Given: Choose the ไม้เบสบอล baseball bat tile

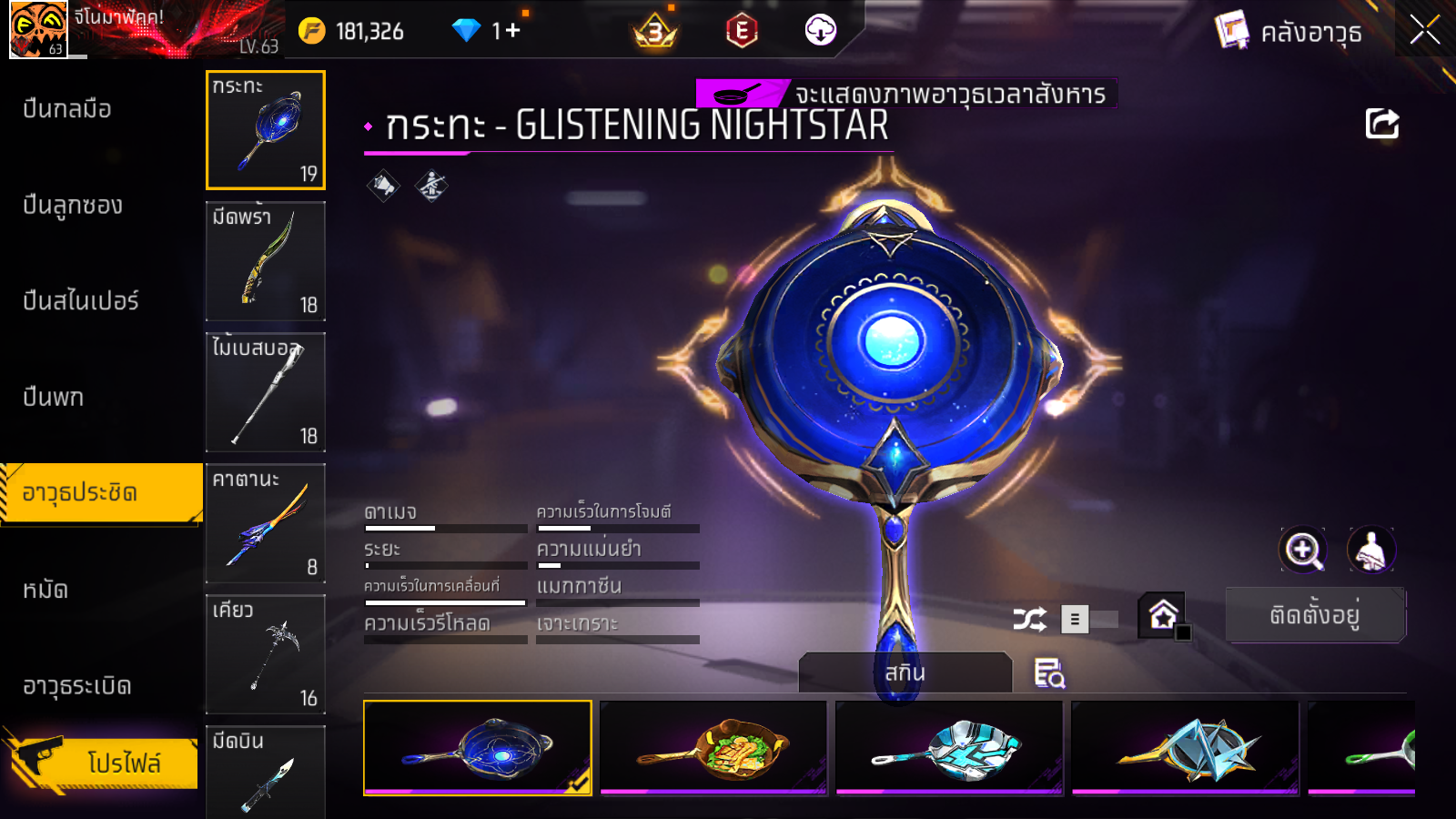Looking at the screenshot, I should point(266,392).
